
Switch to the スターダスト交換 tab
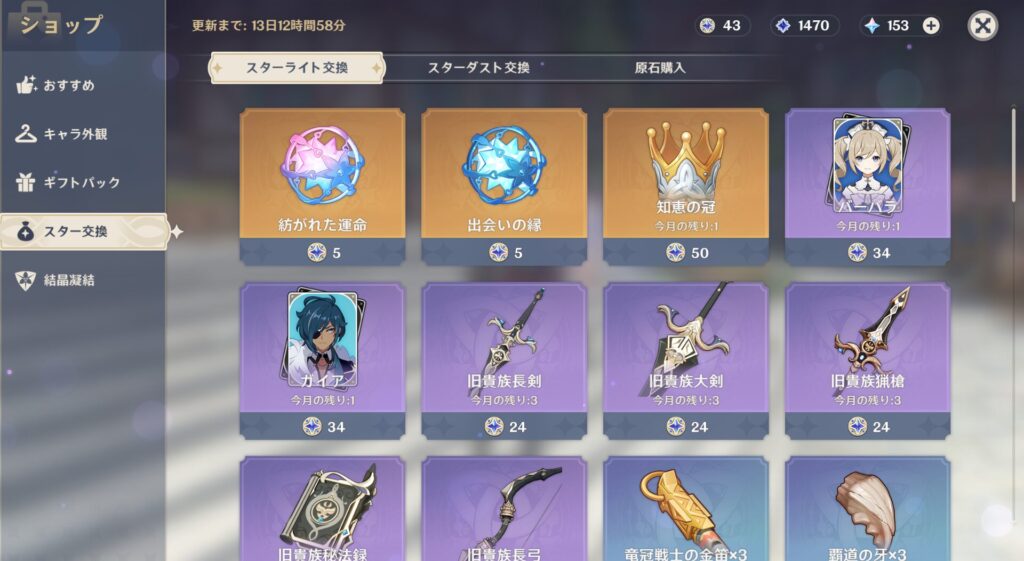[x=478, y=68]
